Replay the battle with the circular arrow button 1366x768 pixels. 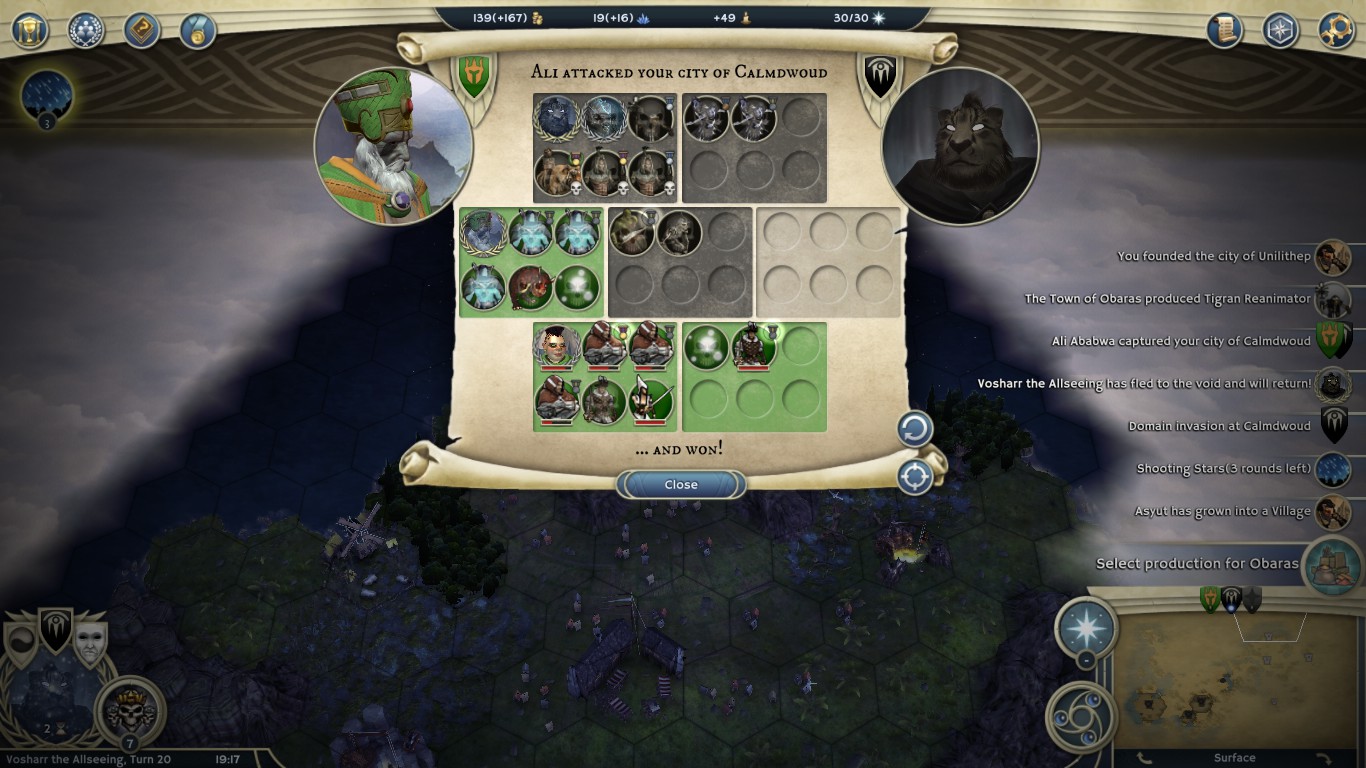(914, 430)
